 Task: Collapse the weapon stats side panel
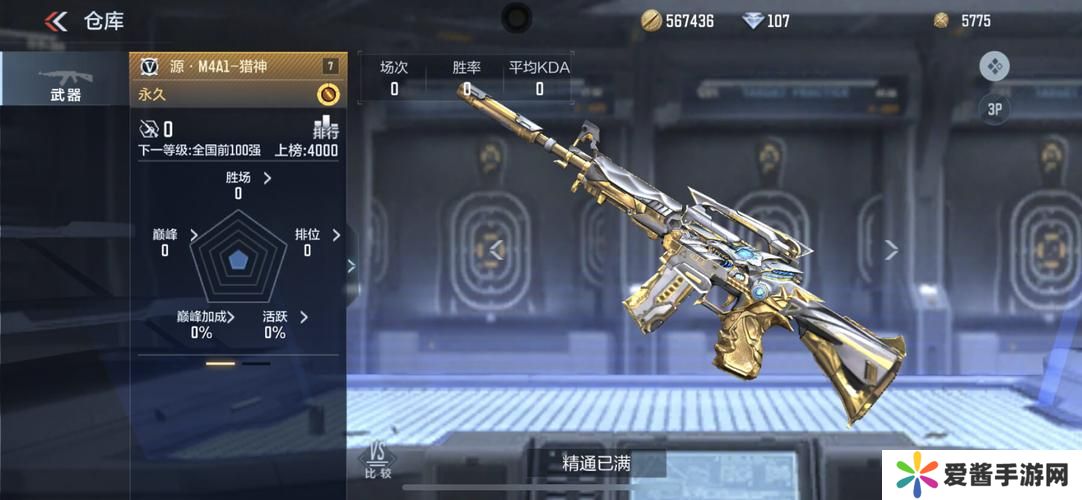[x=351, y=266]
